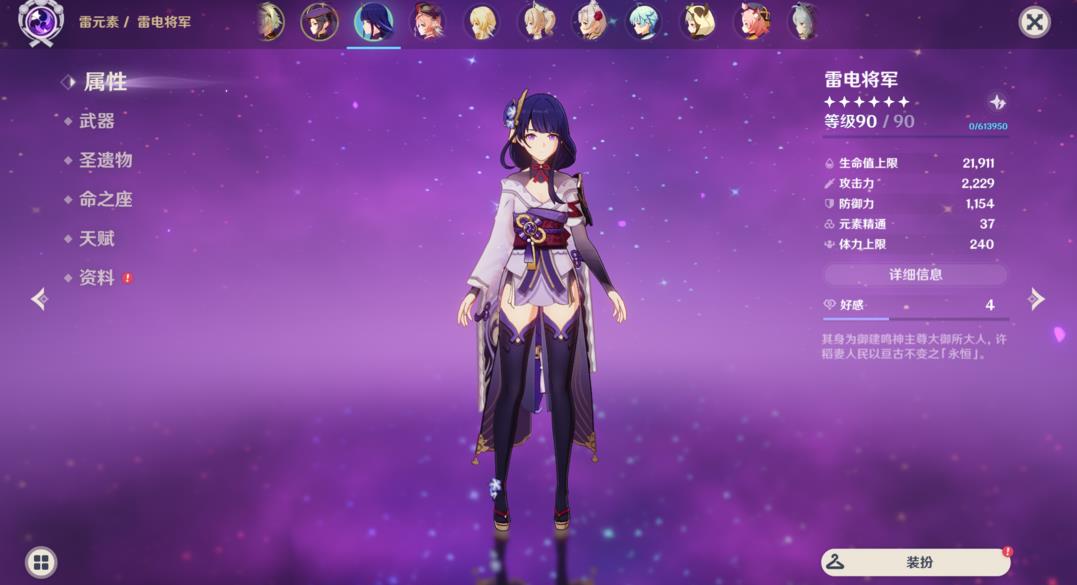
Task: Open the 命之座 (Constellation) section
Action: tap(105, 199)
